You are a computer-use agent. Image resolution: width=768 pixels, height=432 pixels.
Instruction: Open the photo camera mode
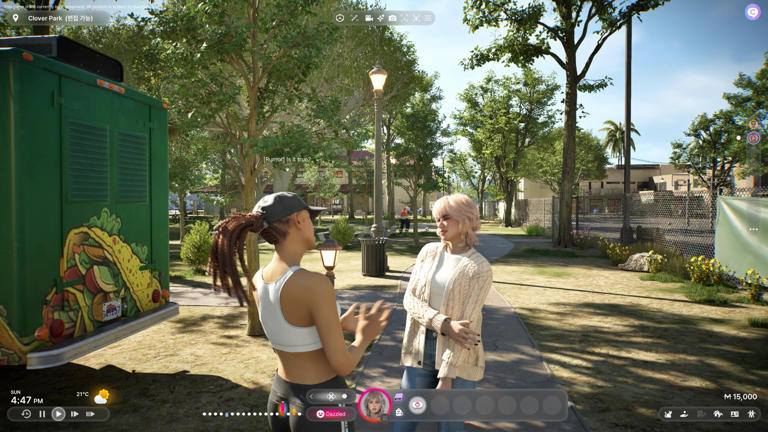392,18
